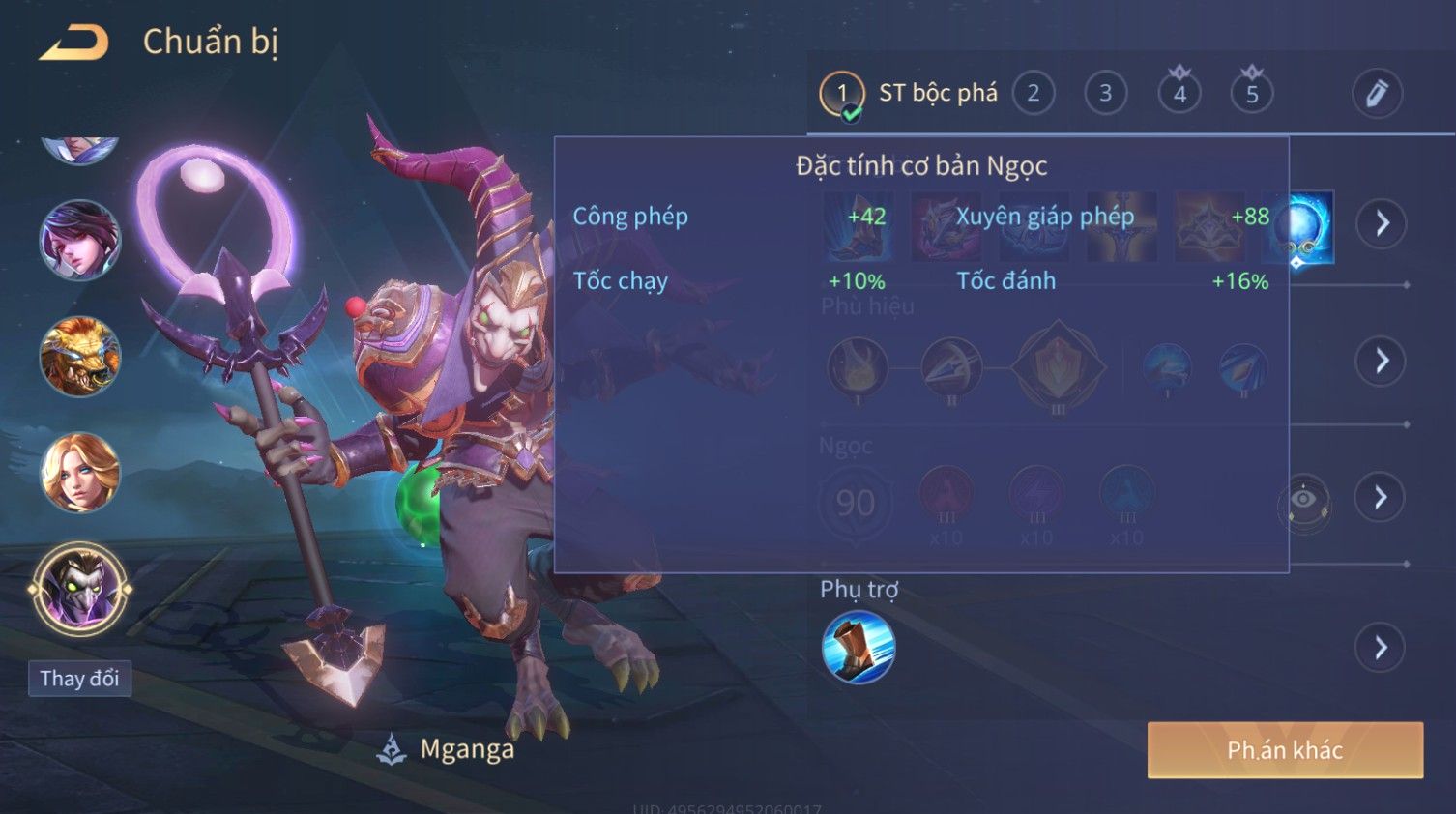Go back using the golden arrow

[73, 43]
